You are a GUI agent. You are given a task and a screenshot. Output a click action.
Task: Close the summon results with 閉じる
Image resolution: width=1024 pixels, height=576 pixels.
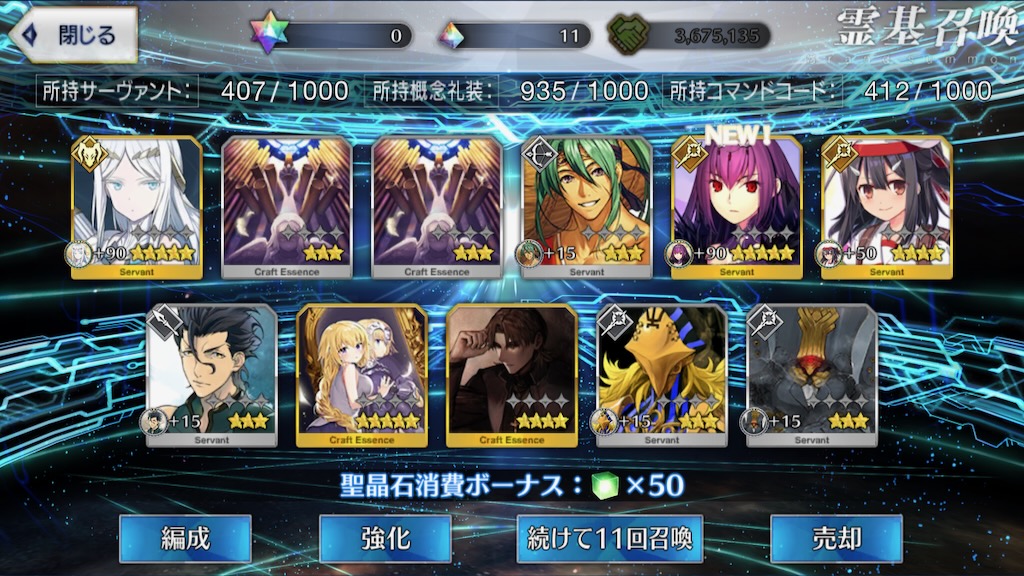pos(72,35)
